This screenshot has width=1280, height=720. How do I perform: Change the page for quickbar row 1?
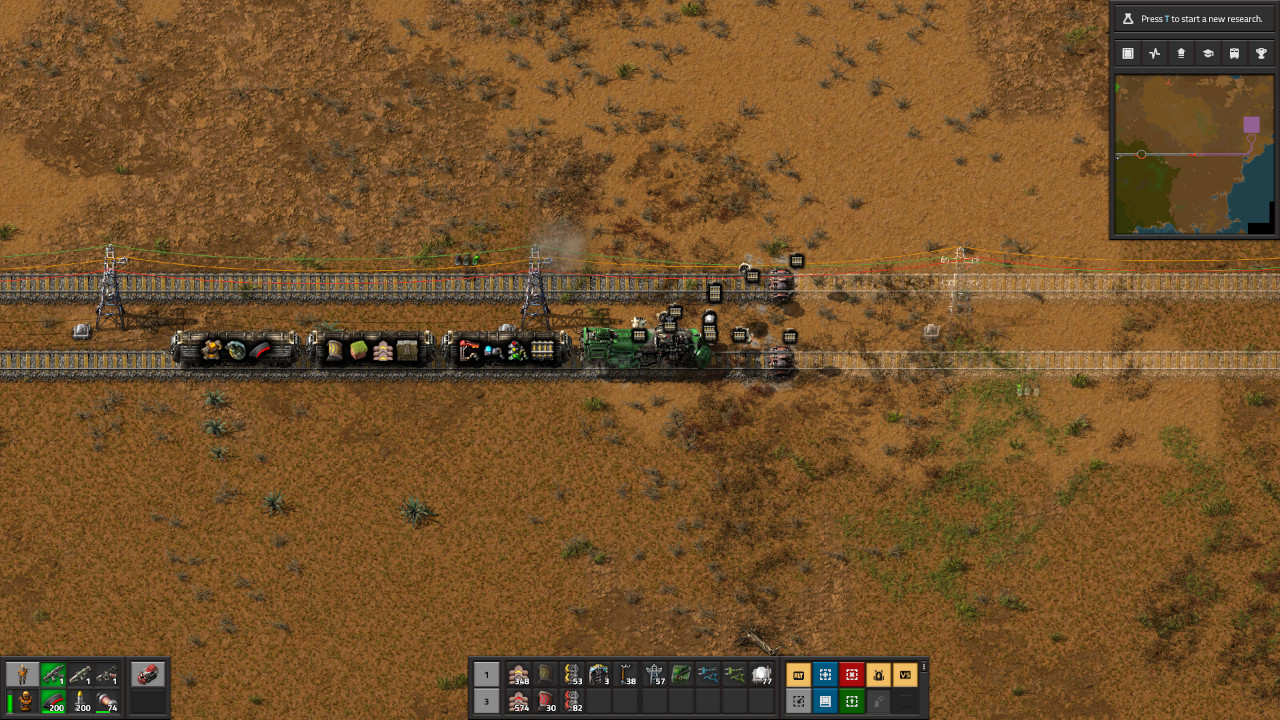[x=487, y=674]
